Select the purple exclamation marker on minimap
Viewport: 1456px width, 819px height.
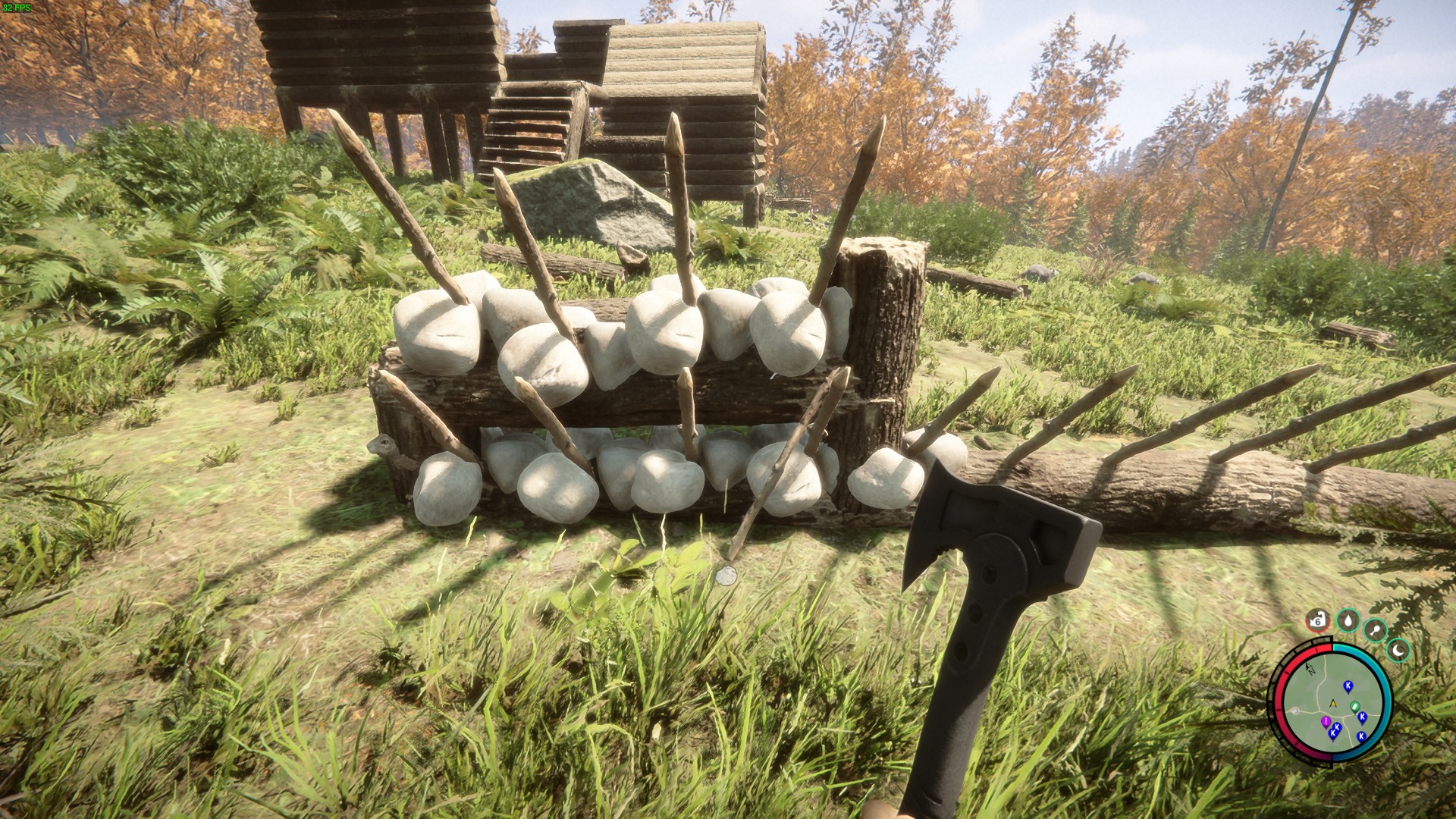click(1326, 720)
